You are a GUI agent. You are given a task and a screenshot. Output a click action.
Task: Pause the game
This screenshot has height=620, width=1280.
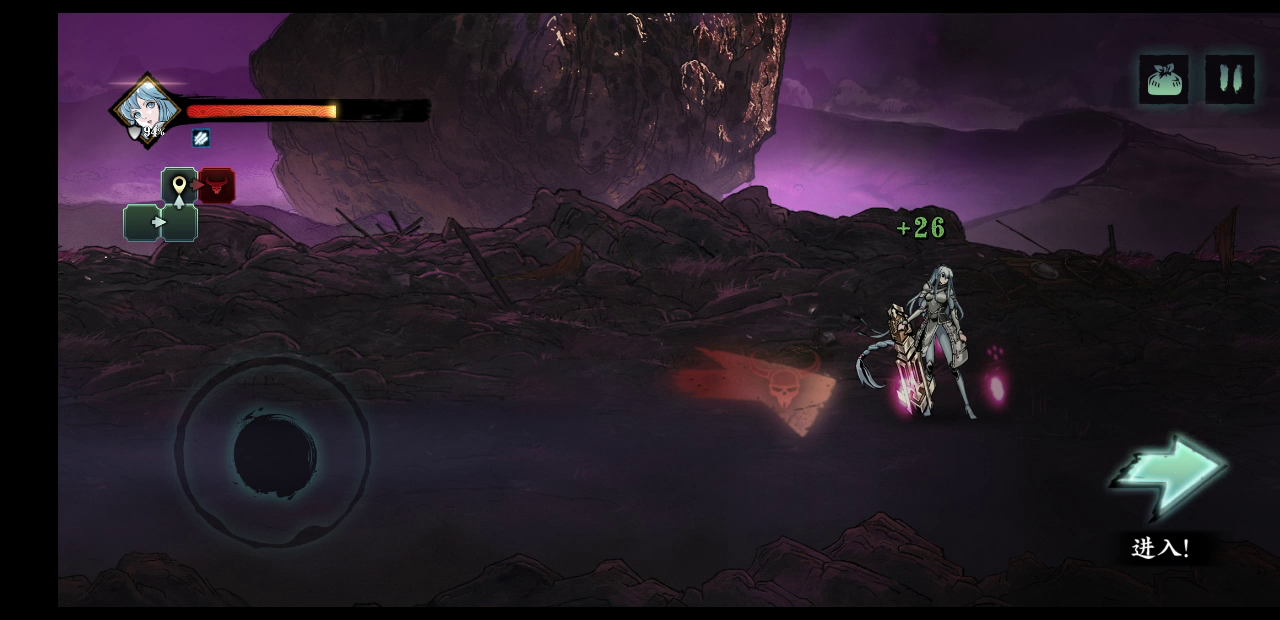1229,79
